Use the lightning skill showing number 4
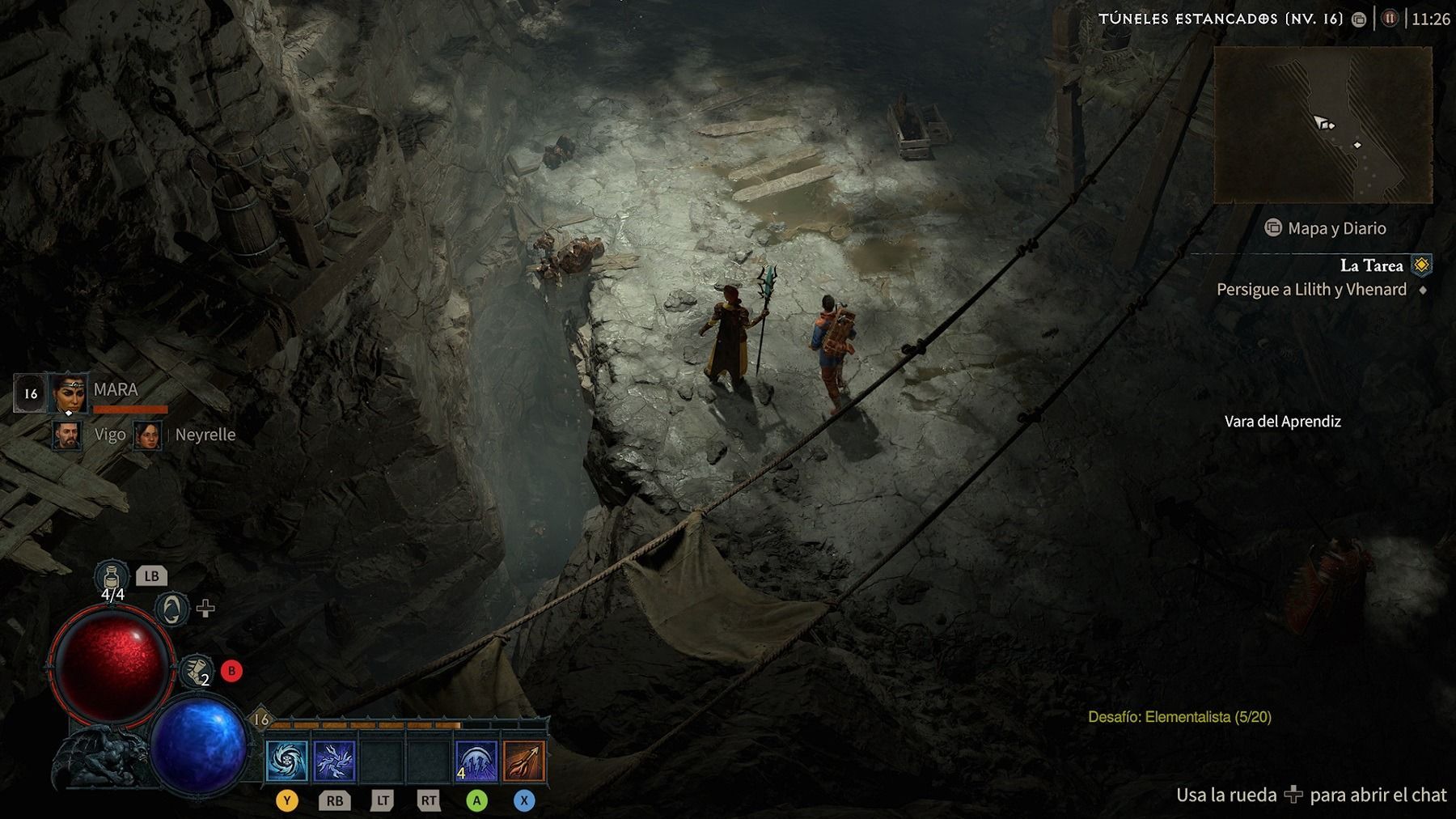 (x=476, y=762)
